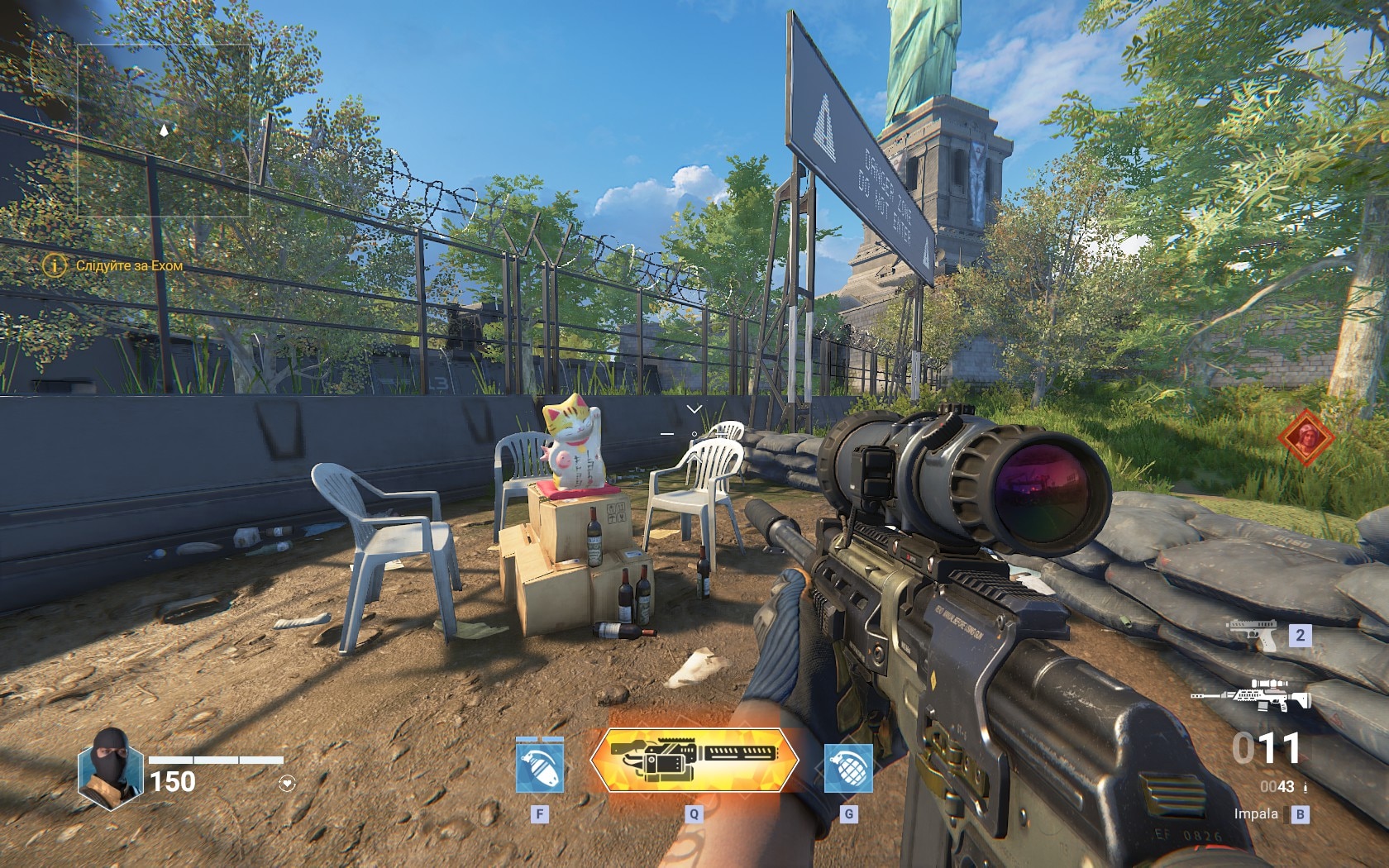This screenshot has width=1389, height=868.
Task: Activate the glowing orange ultimate weapon ability
Action: (x=694, y=760)
